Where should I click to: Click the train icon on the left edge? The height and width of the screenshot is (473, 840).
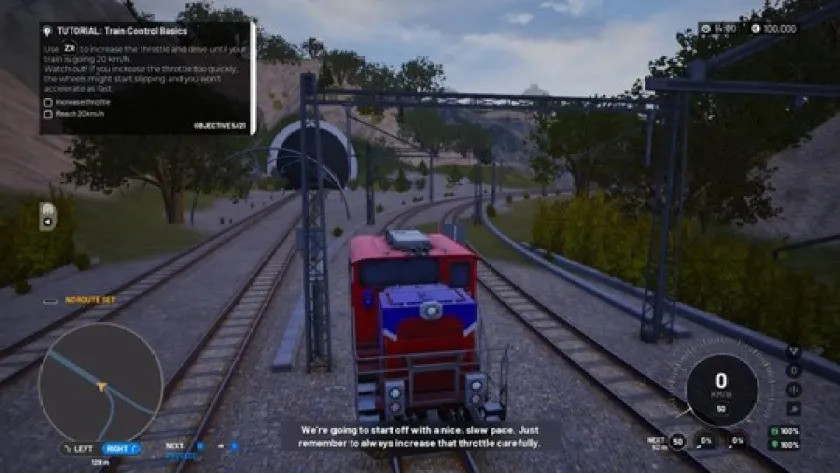[x=47, y=216]
